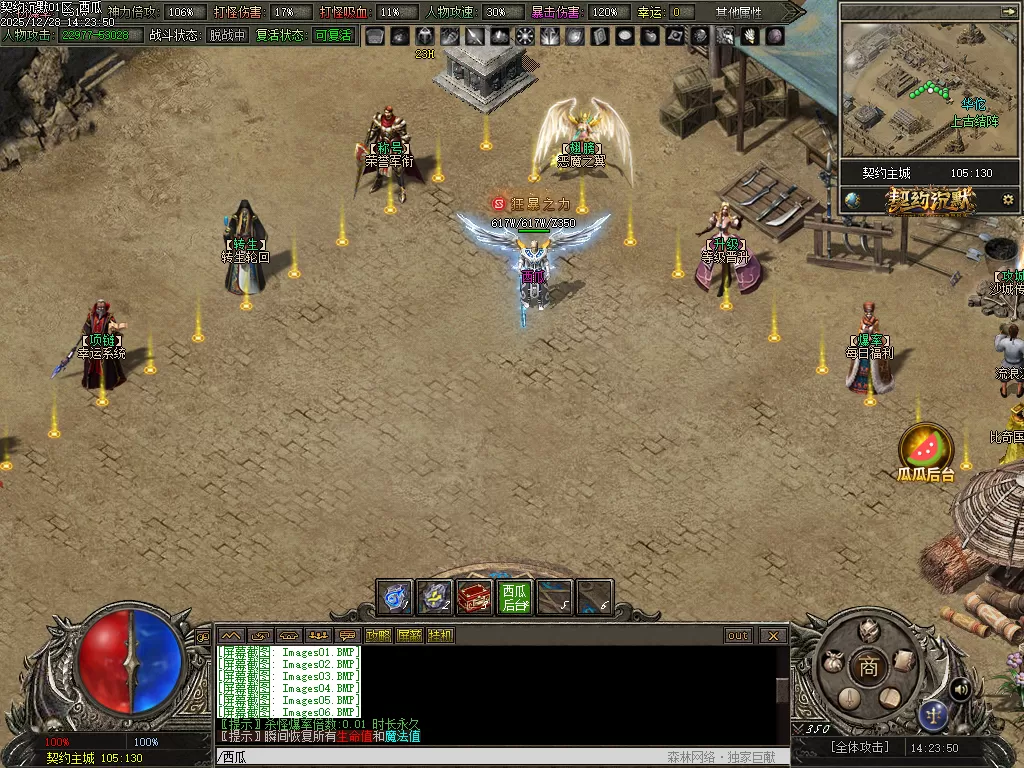Image resolution: width=1024 pixels, height=768 pixels.
Task: Close the chat panel with X
Action: coord(773,636)
